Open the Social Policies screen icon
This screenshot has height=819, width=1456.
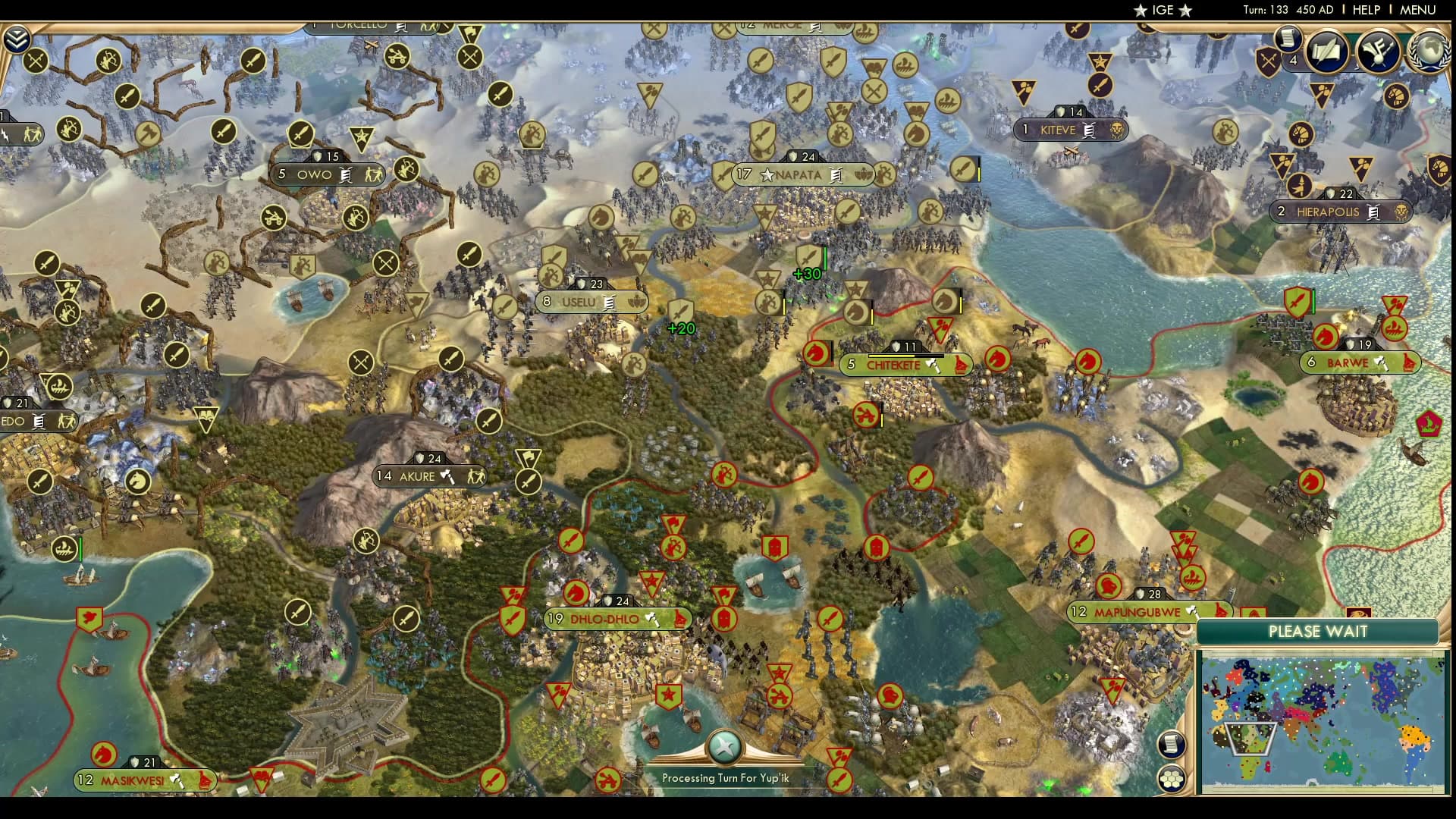click(x=1326, y=52)
